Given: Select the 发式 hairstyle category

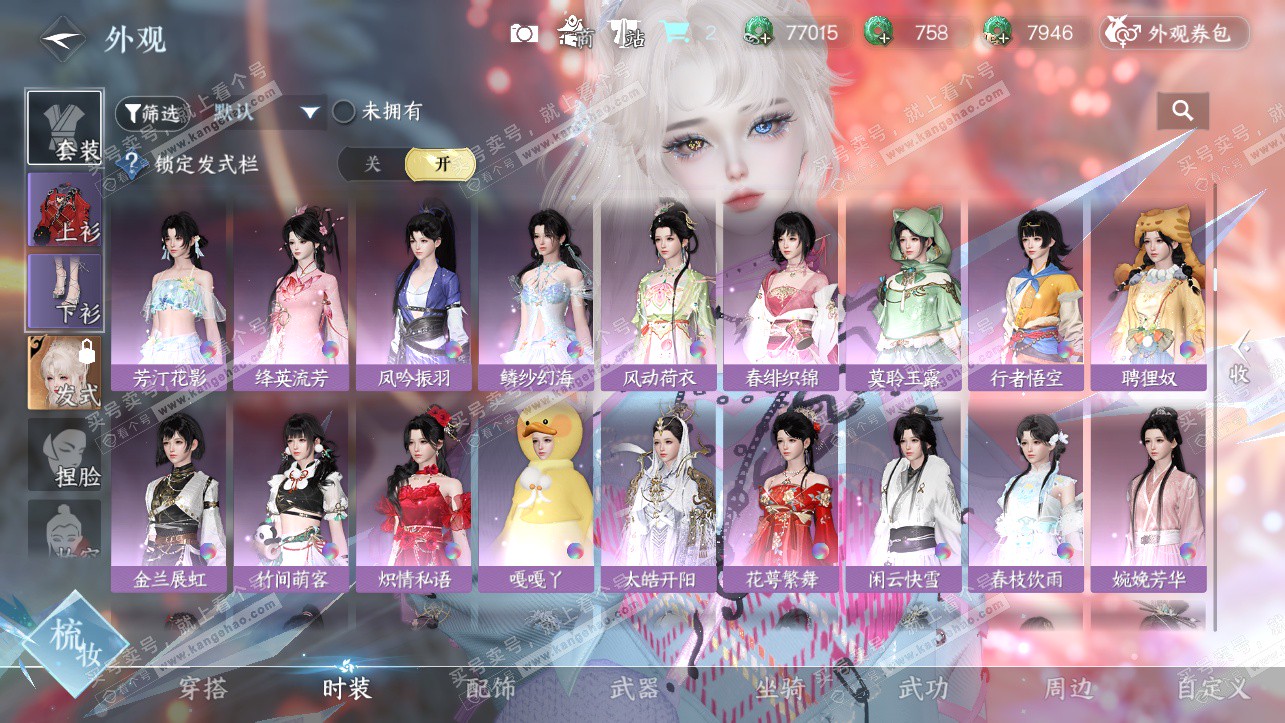Looking at the screenshot, I should pyautogui.click(x=65, y=373).
